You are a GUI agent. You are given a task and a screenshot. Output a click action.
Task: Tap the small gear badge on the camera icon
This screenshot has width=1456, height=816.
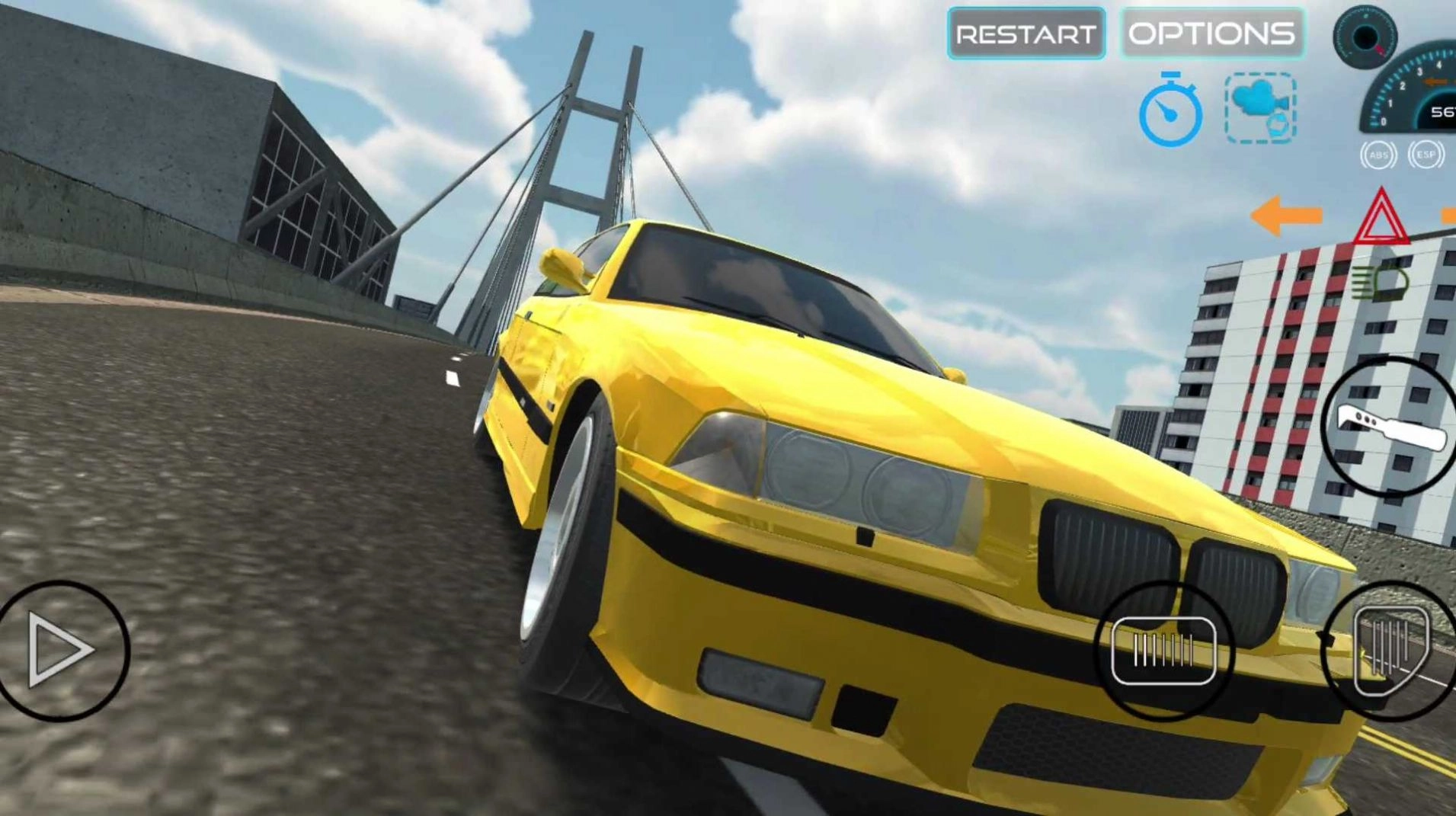tap(1278, 126)
